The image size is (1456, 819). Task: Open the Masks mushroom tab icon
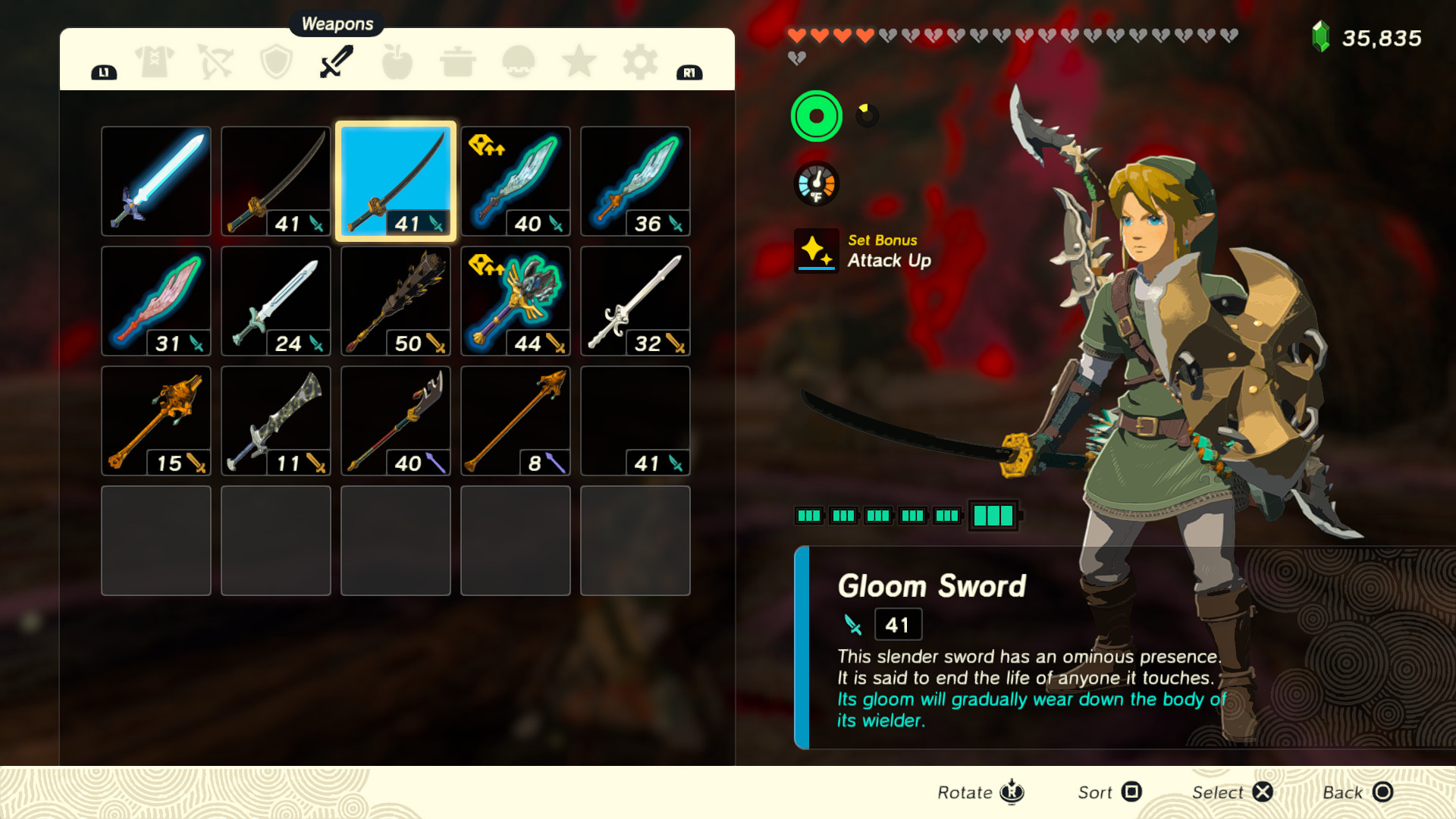[x=519, y=62]
